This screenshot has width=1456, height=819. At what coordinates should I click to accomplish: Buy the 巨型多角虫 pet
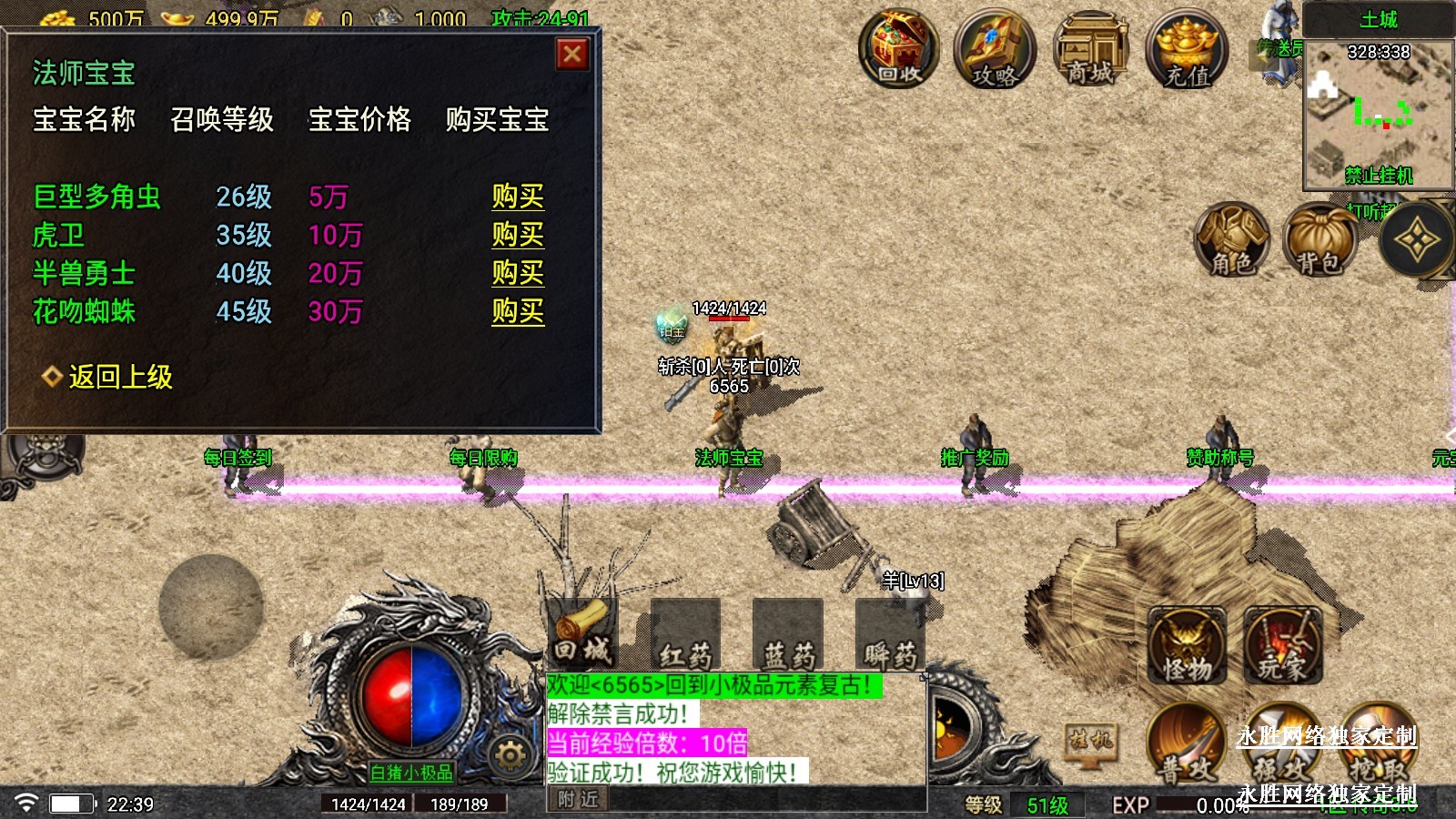click(x=518, y=197)
